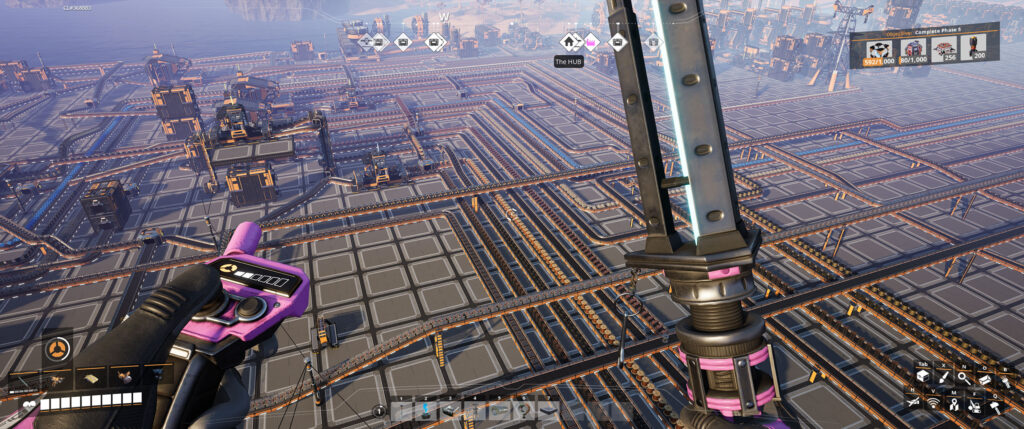
Task: Select the paintbrush customizer icon
Action: point(944,377)
